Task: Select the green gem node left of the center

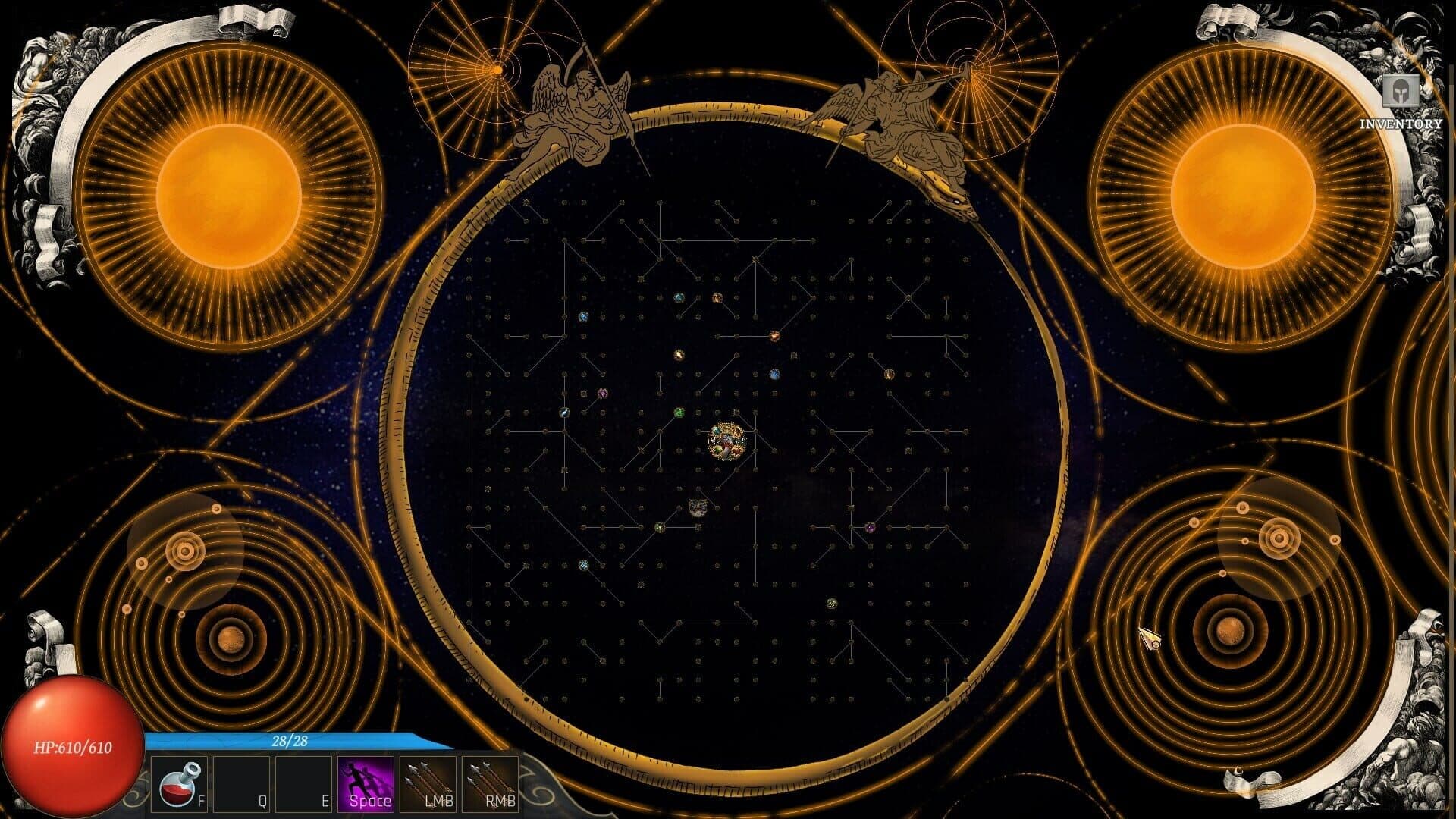Action: [679, 413]
